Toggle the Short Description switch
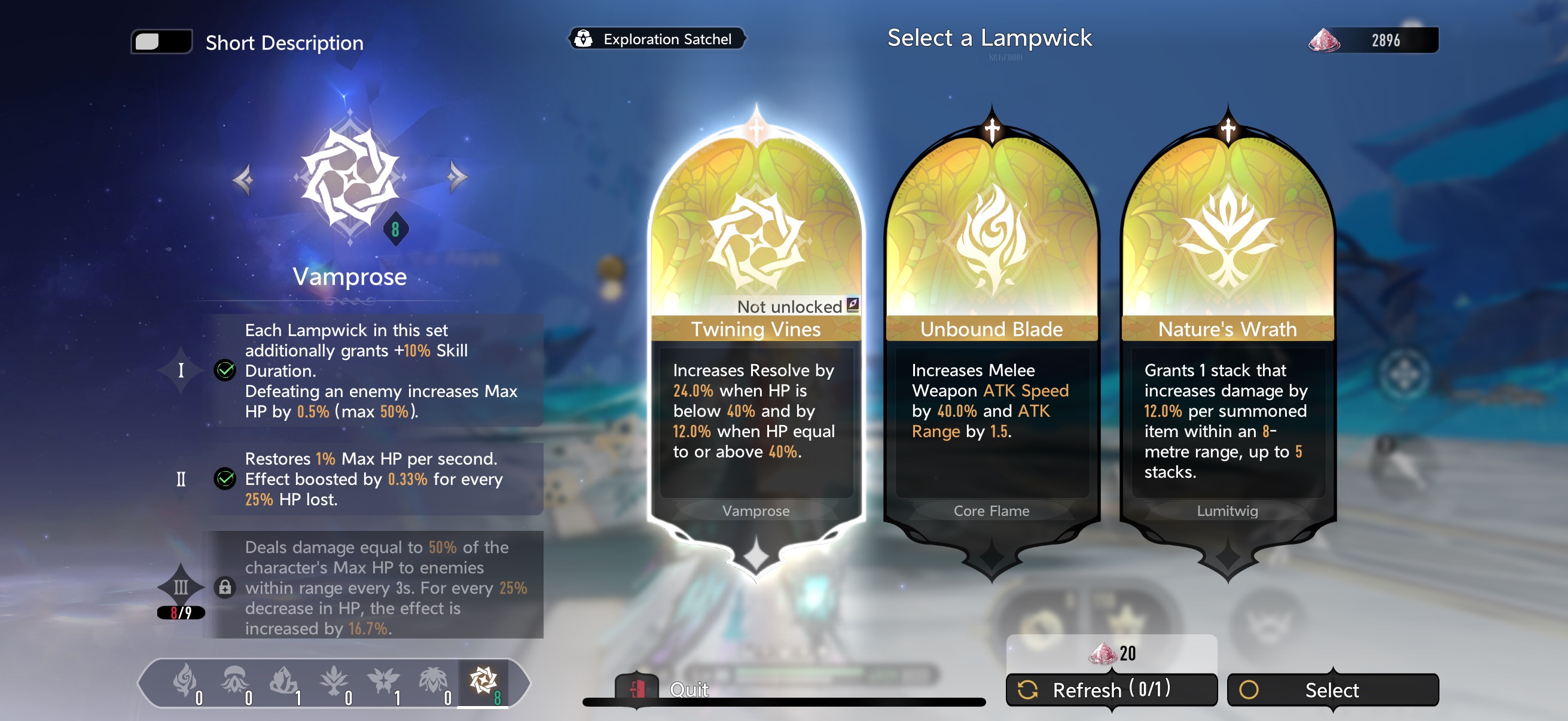The width and height of the screenshot is (1568, 721). coord(161,42)
